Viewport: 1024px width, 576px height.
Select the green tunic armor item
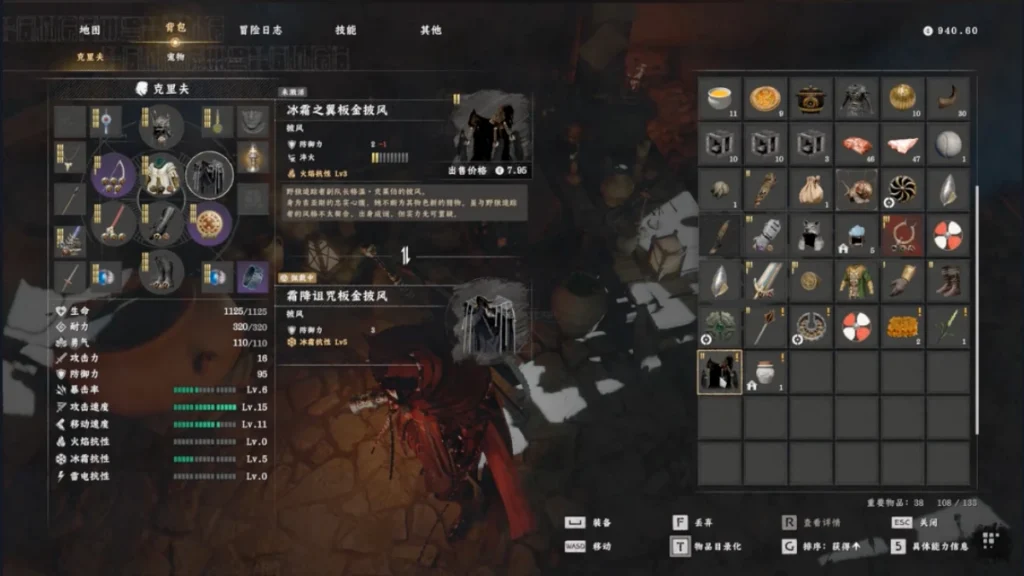click(x=857, y=280)
